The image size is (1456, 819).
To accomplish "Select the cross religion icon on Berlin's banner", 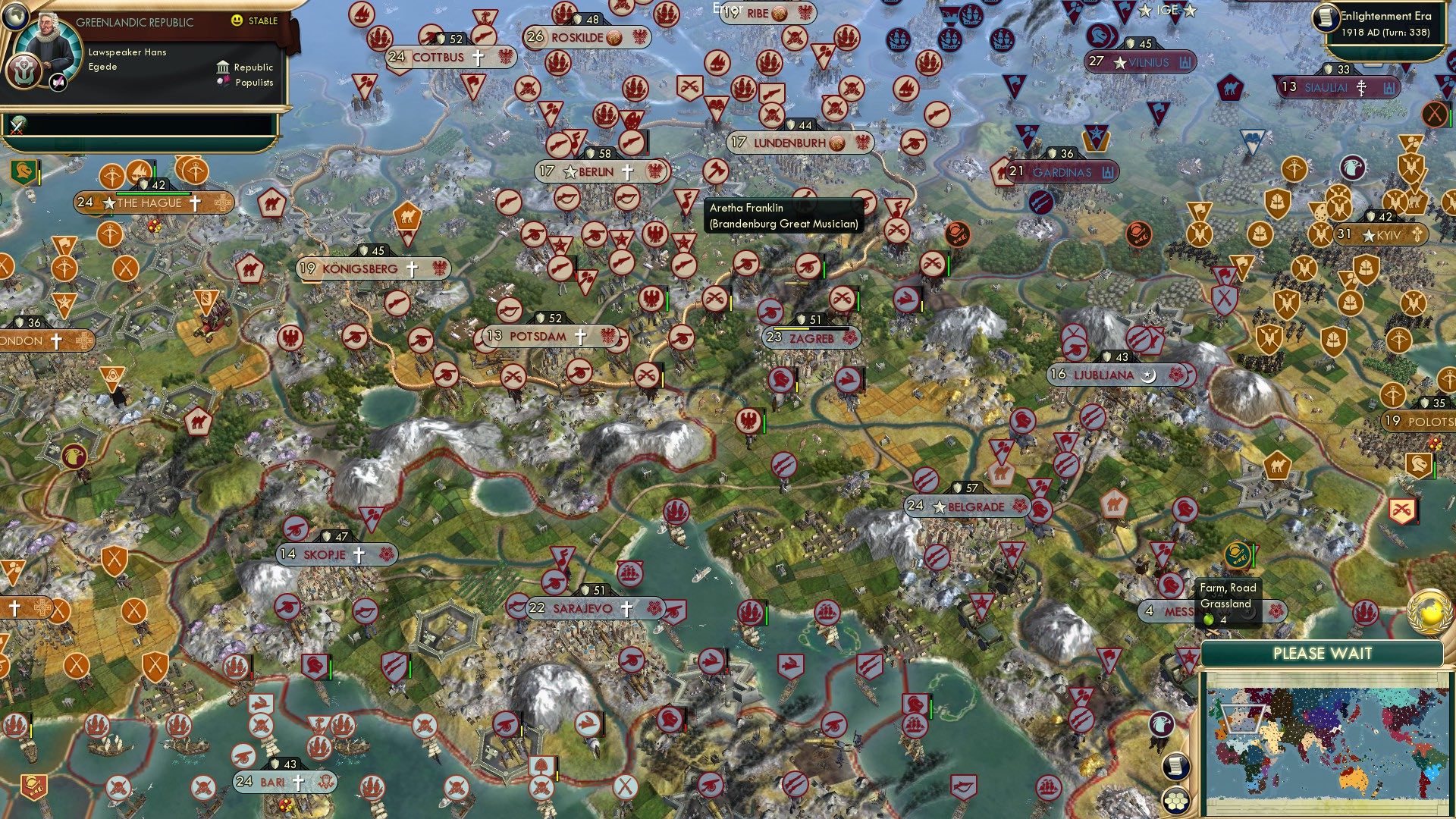I will point(627,171).
